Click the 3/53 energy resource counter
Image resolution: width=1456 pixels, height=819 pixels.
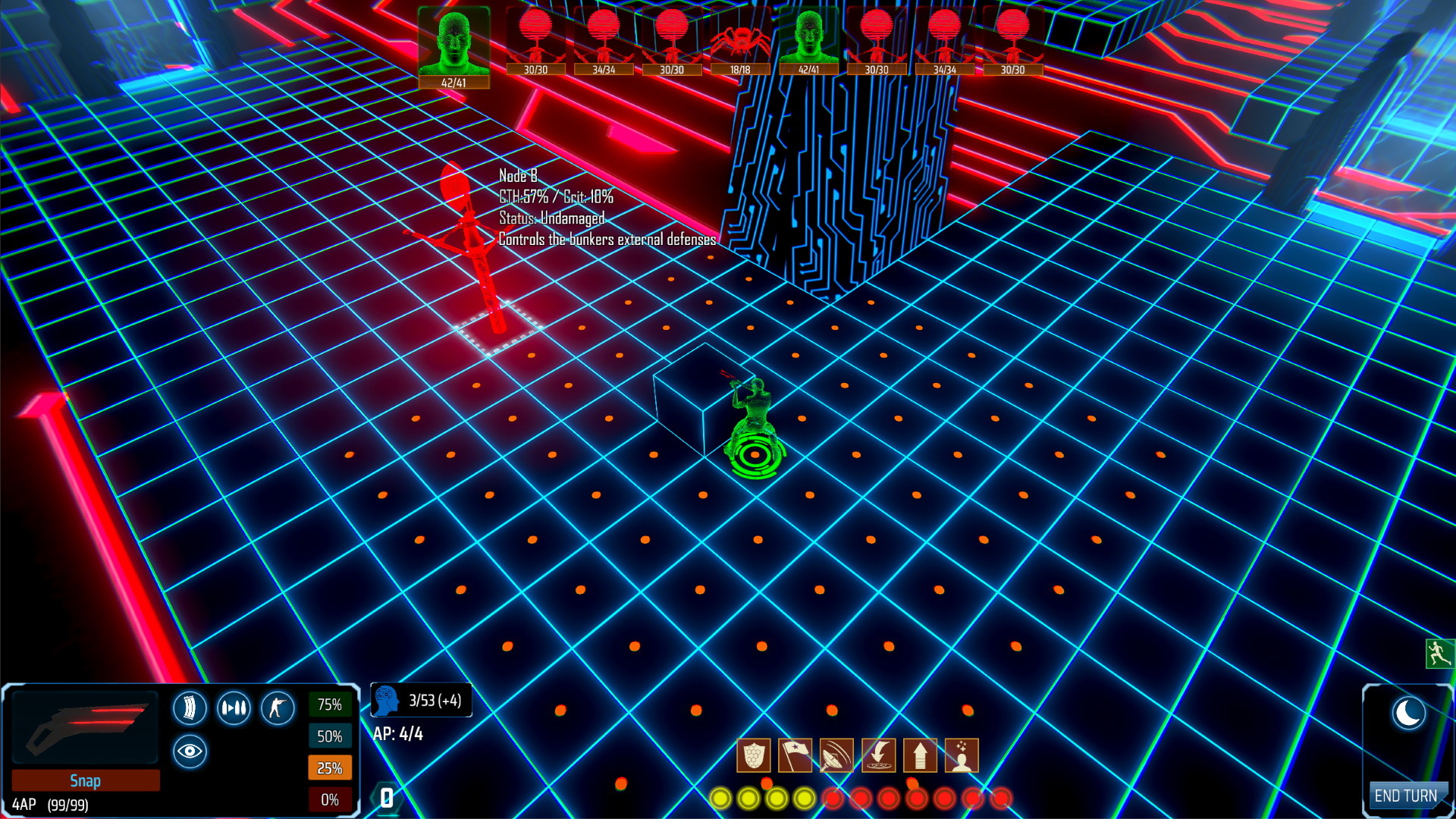click(x=421, y=701)
